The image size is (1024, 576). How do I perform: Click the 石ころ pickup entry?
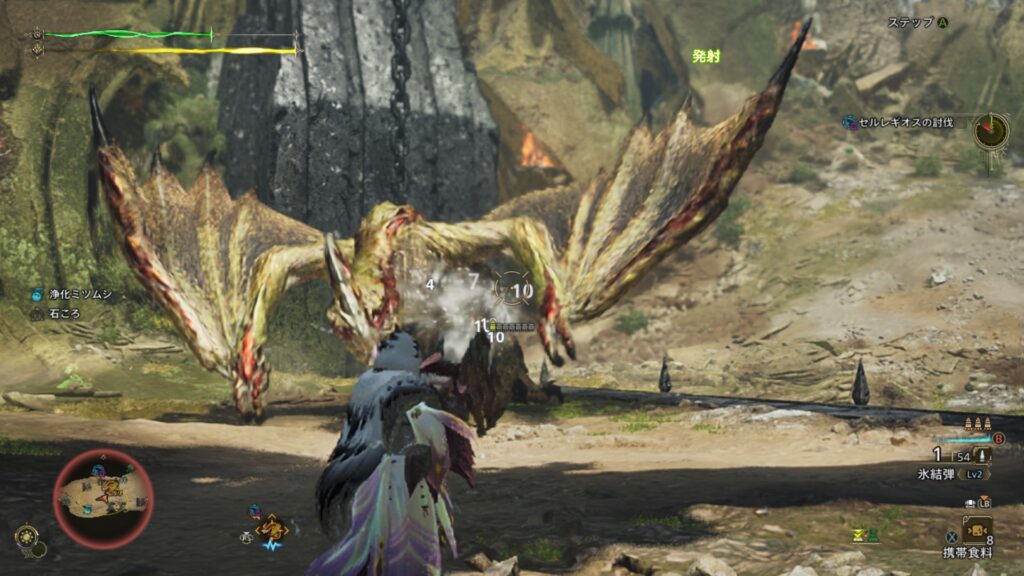[62, 313]
